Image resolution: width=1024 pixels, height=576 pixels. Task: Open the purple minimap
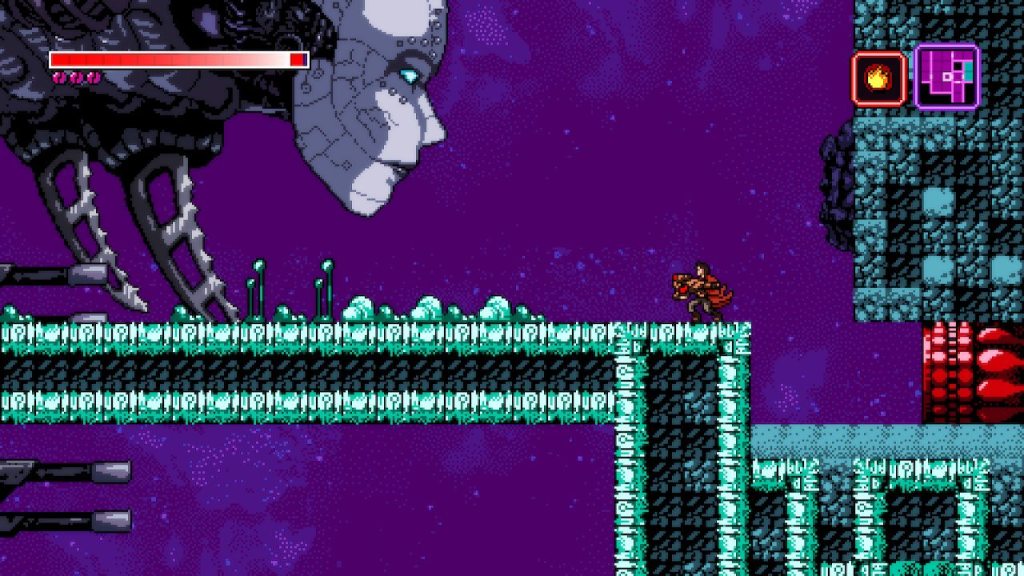coord(946,77)
